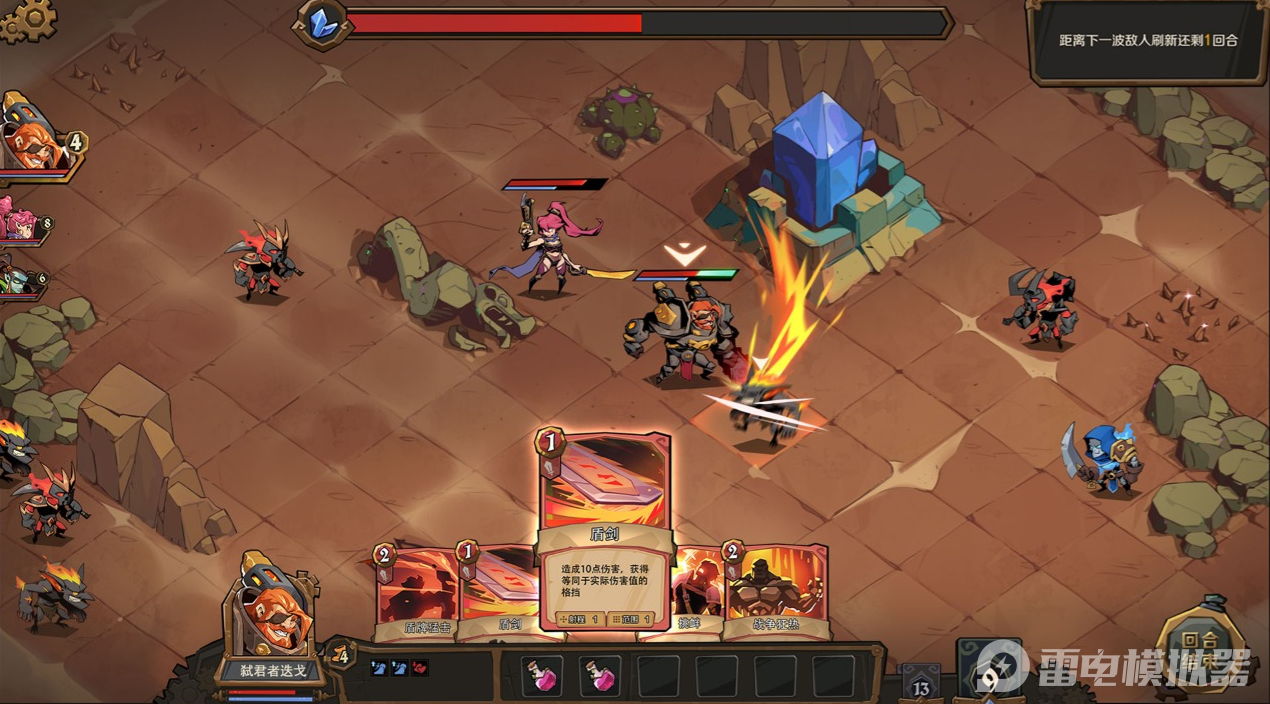Open the draw pile showing 13

click(921, 684)
